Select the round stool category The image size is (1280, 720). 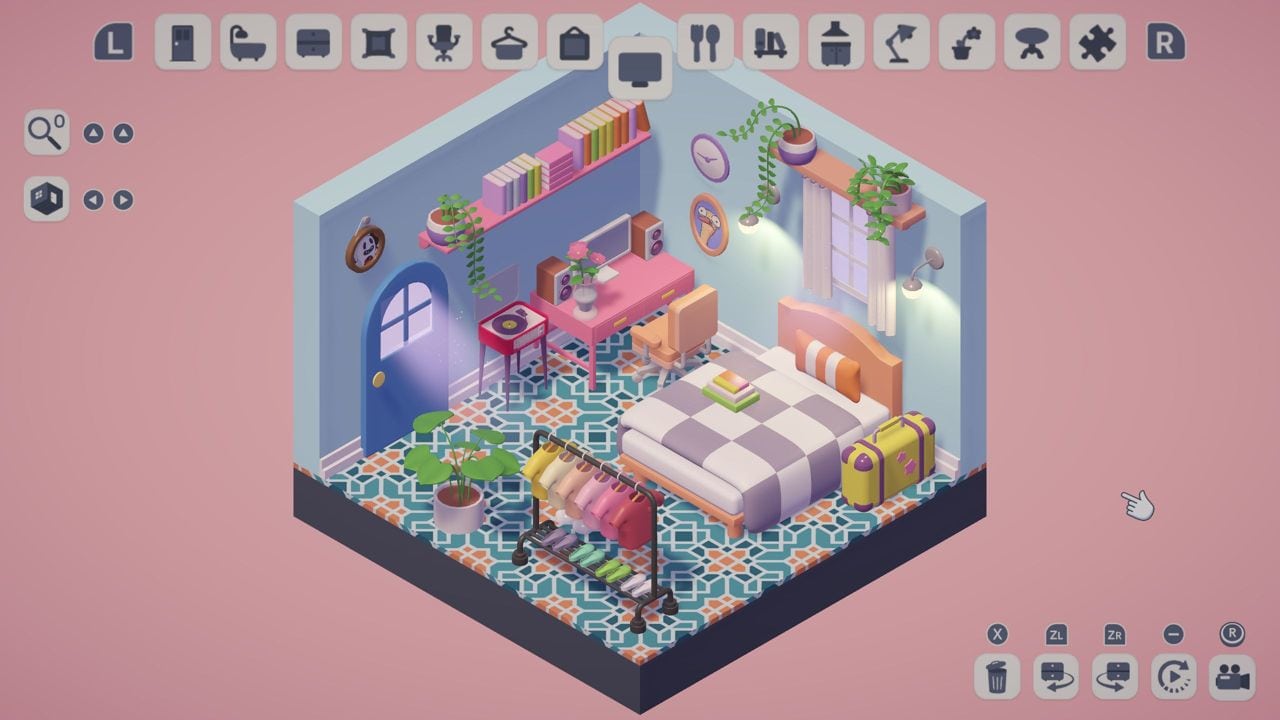point(1031,44)
